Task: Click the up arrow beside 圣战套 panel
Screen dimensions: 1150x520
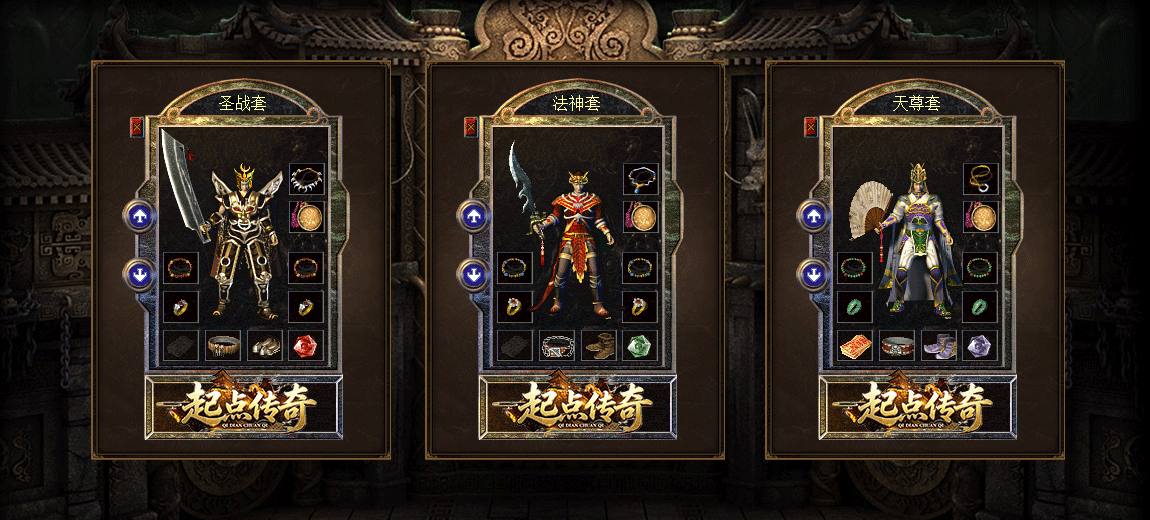Action: point(139,214)
